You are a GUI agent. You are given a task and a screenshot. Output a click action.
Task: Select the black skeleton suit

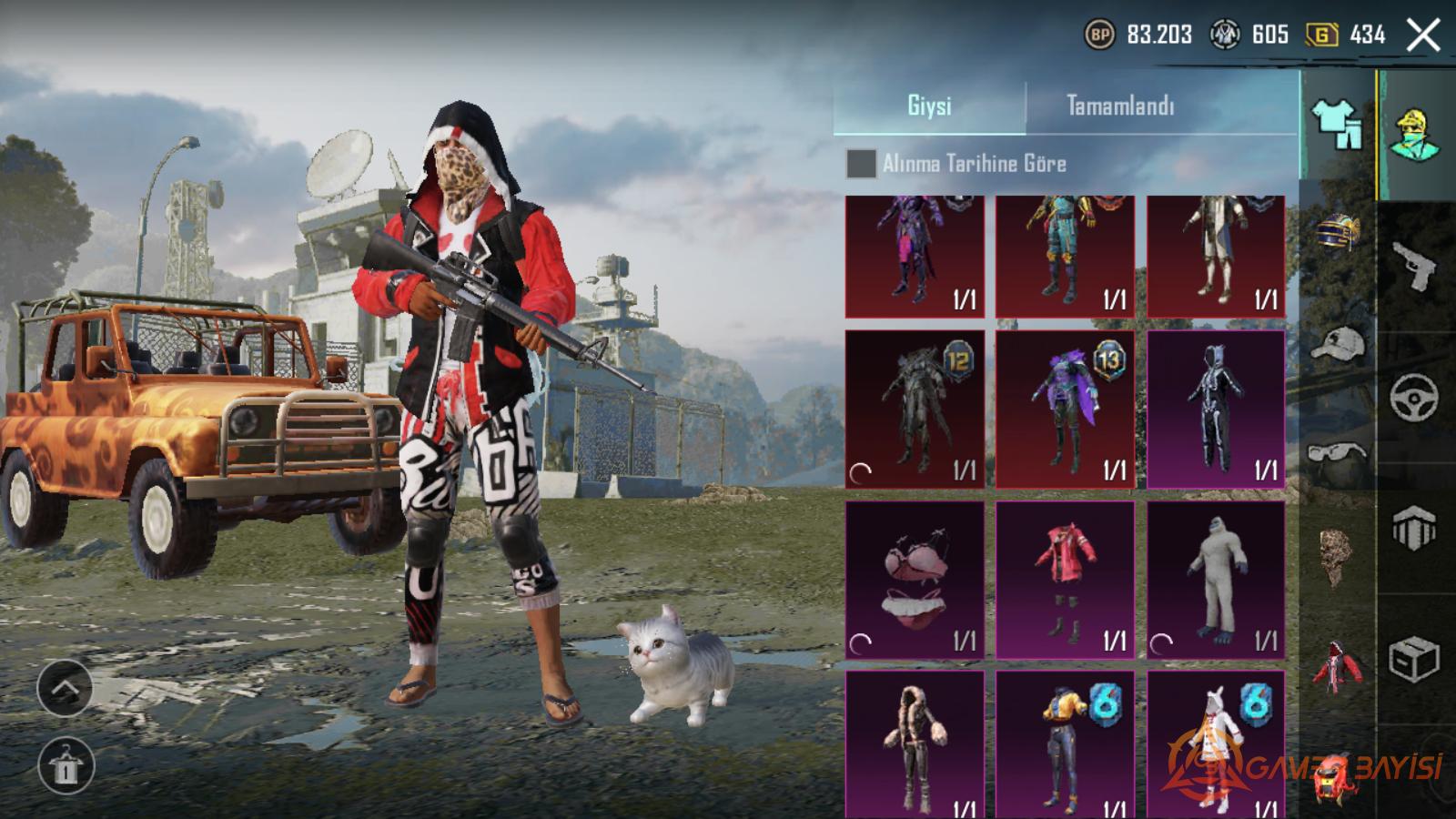pyautogui.click(x=1216, y=409)
